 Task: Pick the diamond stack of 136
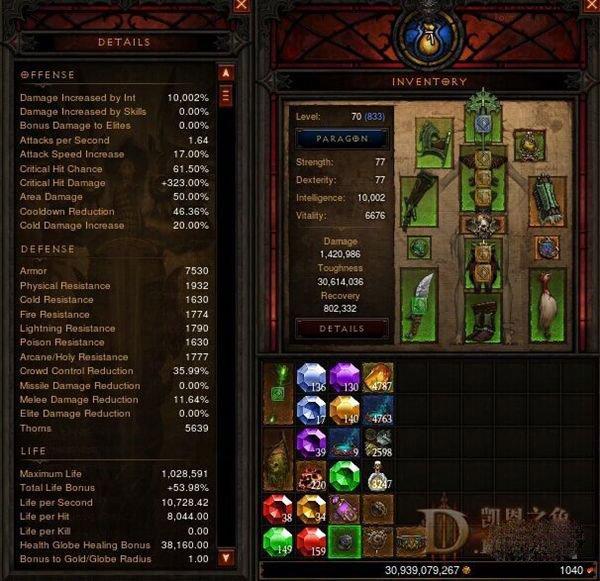(x=312, y=377)
